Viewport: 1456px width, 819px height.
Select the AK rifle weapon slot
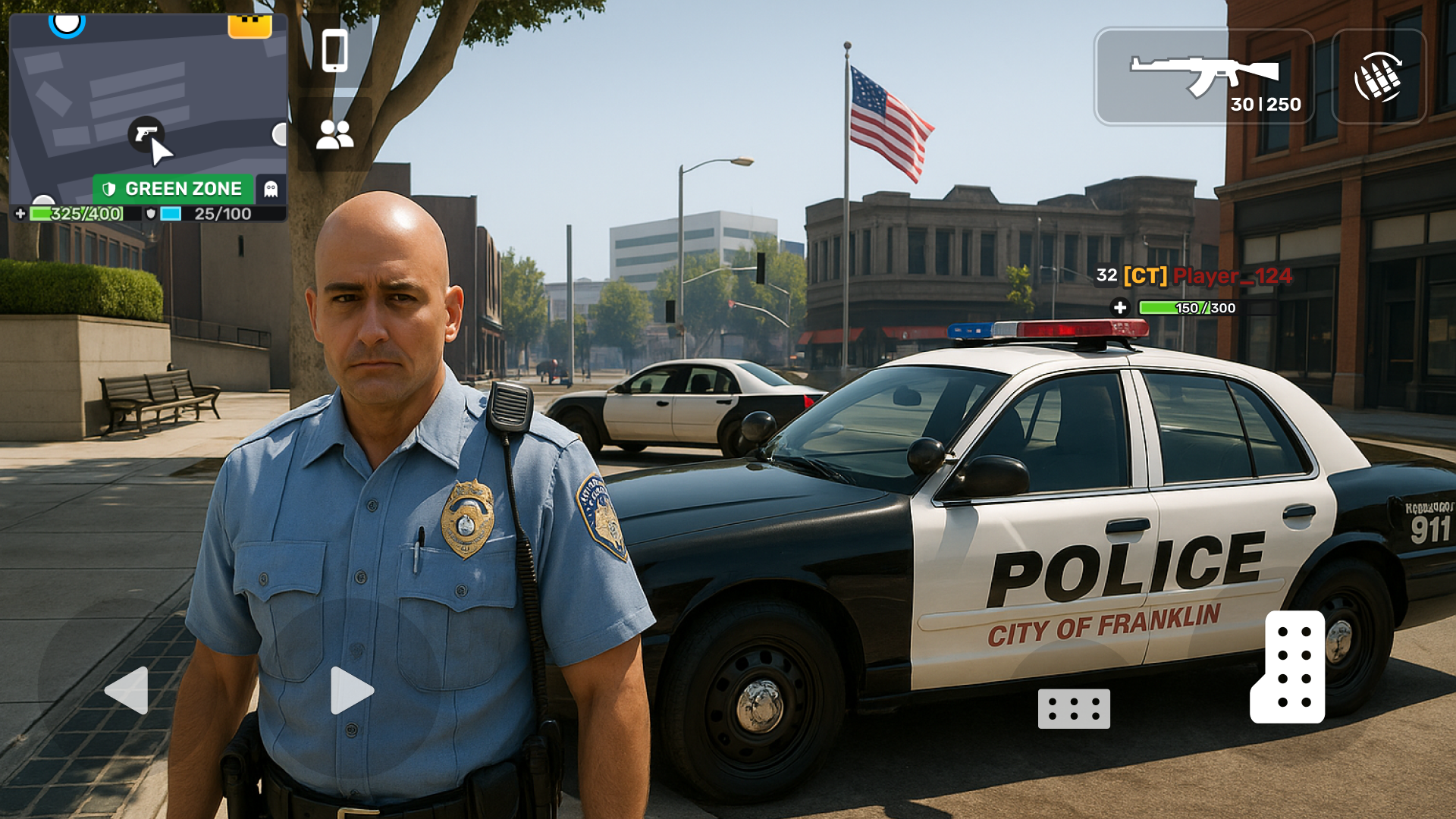(1206, 76)
